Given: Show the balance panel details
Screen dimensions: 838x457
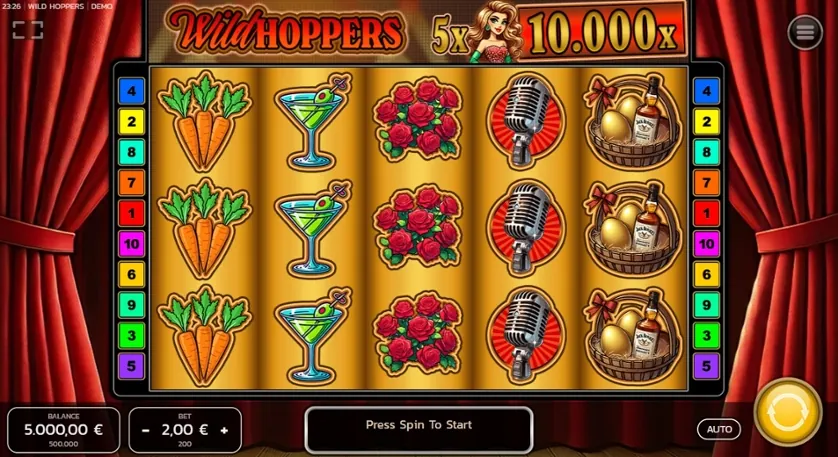Looking at the screenshot, I should tap(64, 429).
